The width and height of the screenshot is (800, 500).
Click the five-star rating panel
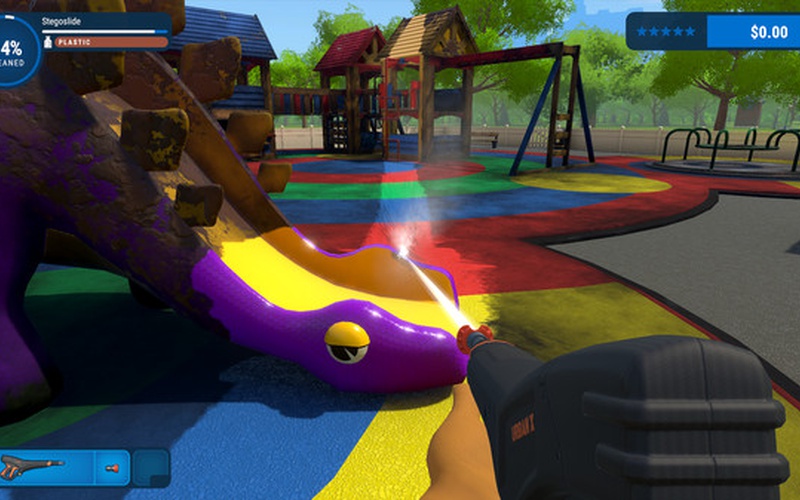point(668,32)
